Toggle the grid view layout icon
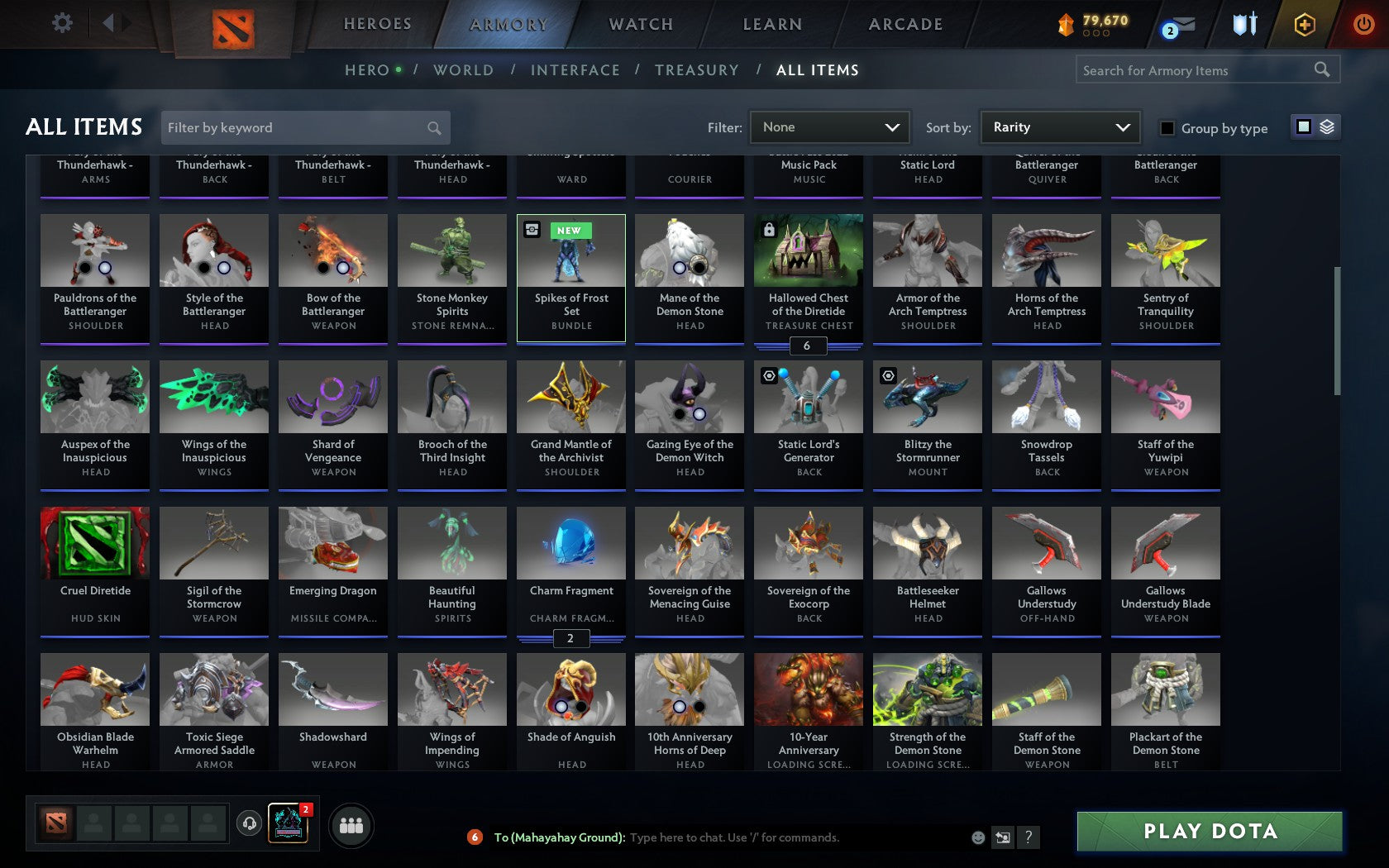This screenshot has height=868, width=1389. 1303,126
